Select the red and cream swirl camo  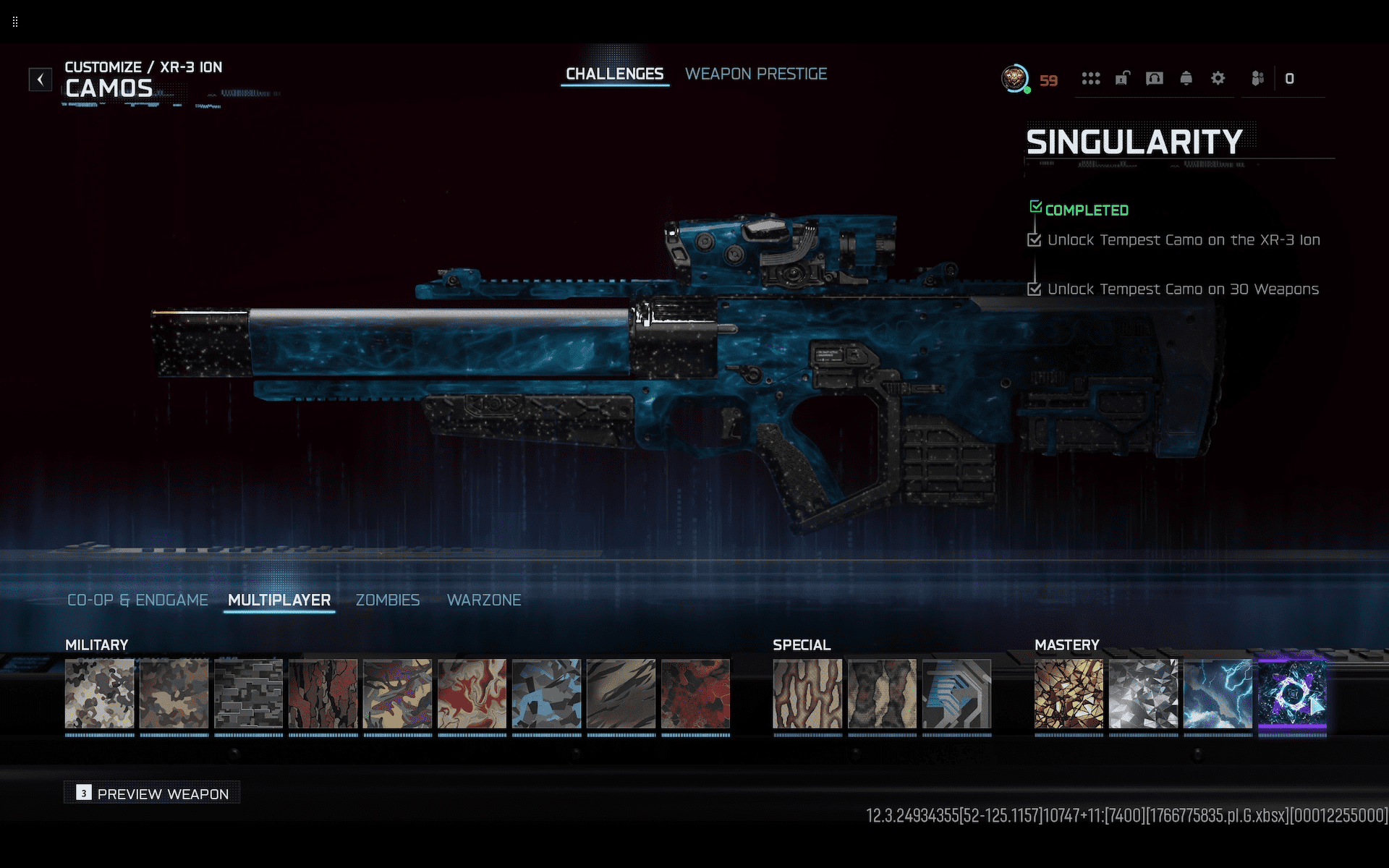(472, 694)
